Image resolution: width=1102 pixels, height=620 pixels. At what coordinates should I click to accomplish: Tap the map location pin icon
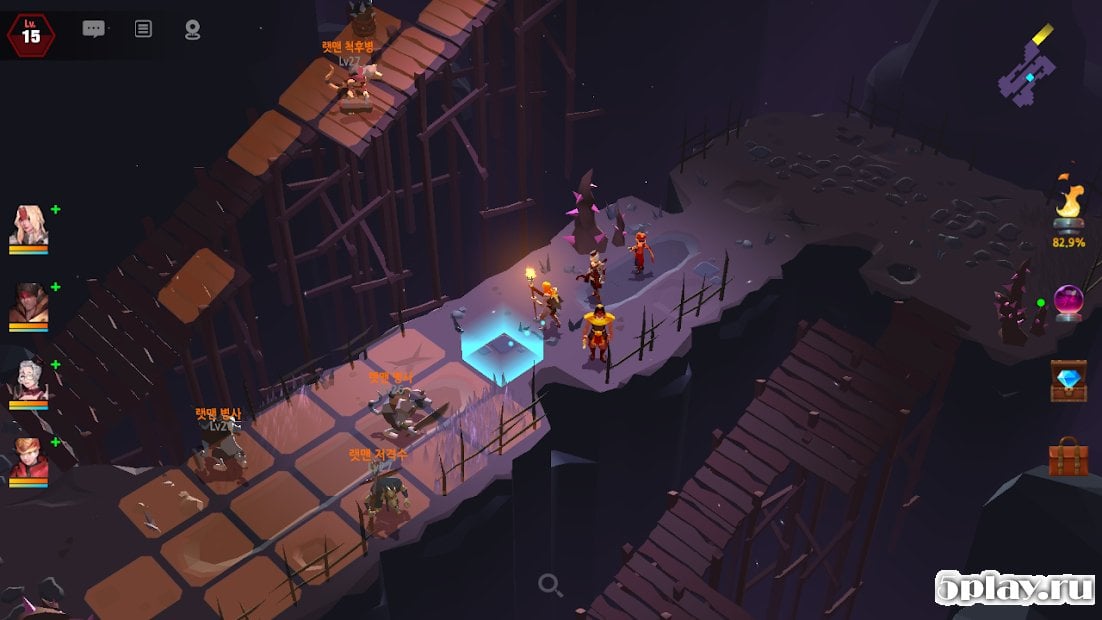pyautogui.click(x=193, y=30)
